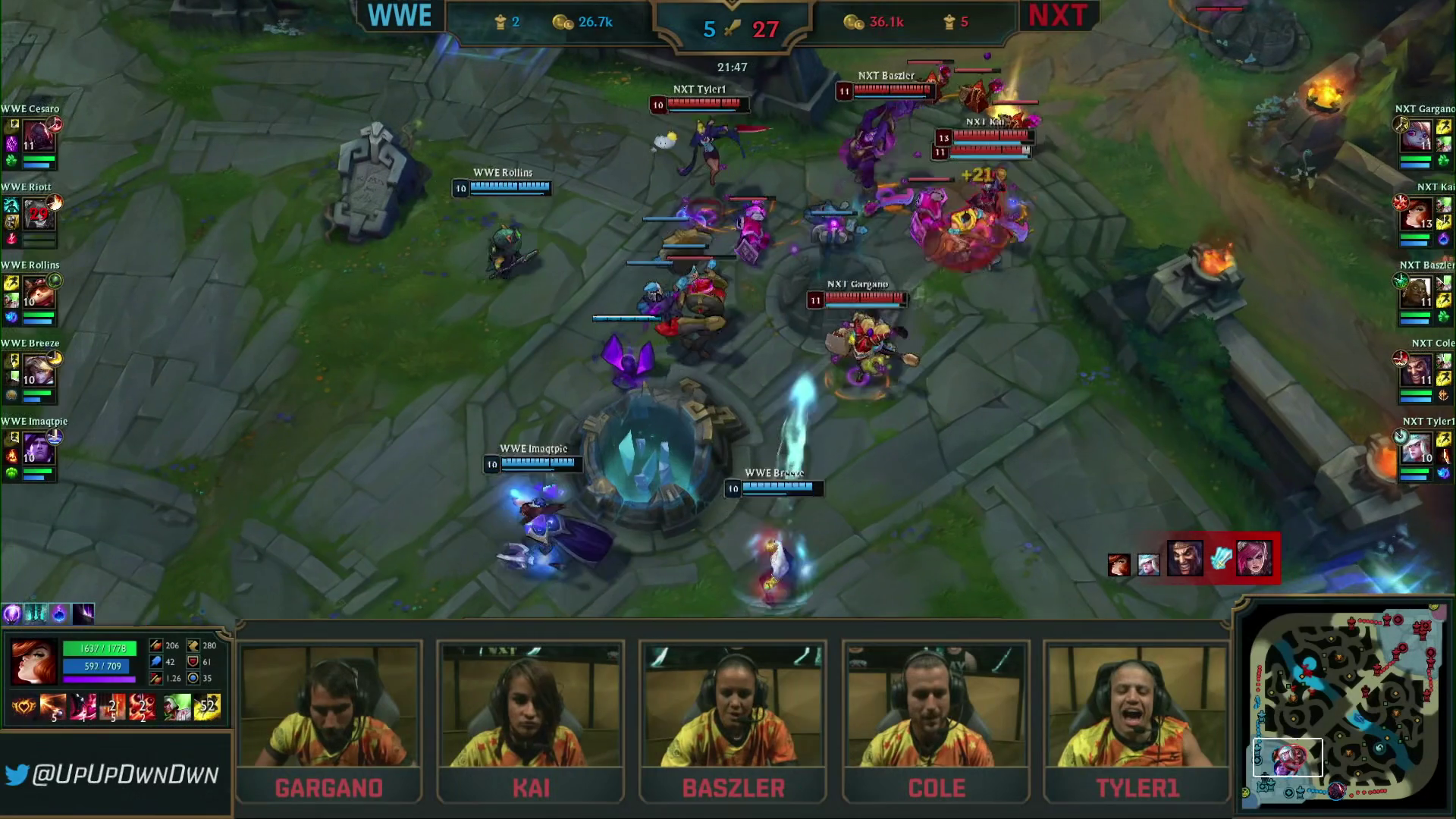
Task: Click the selected Miss Fortune portrait panel
Action: 33,661
